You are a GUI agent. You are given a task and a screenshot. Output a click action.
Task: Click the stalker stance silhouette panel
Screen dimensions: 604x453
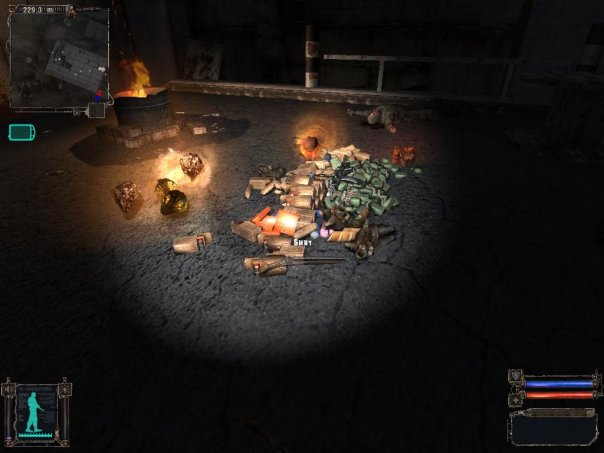pos(36,410)
